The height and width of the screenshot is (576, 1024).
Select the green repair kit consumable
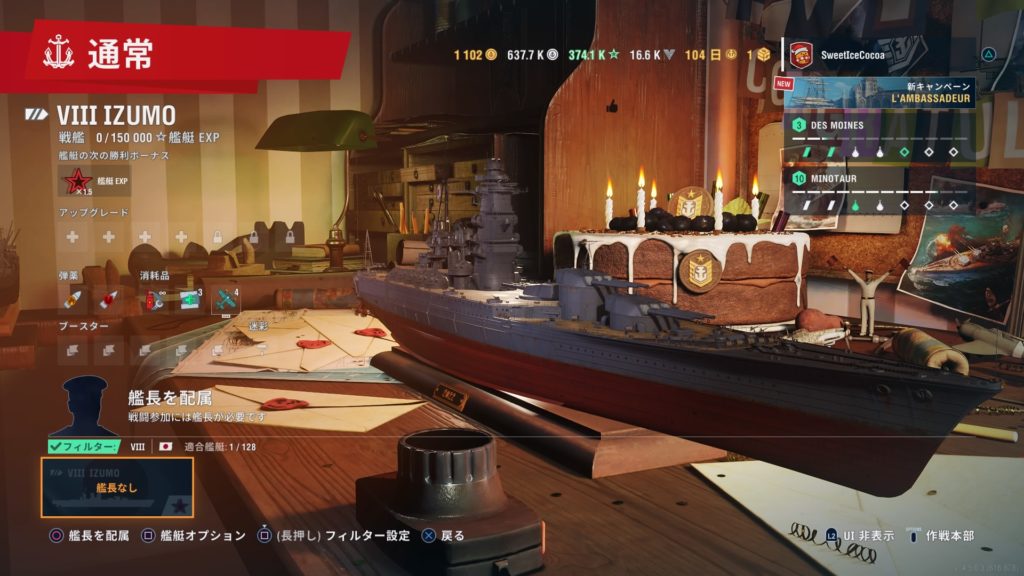coord(188,299)
